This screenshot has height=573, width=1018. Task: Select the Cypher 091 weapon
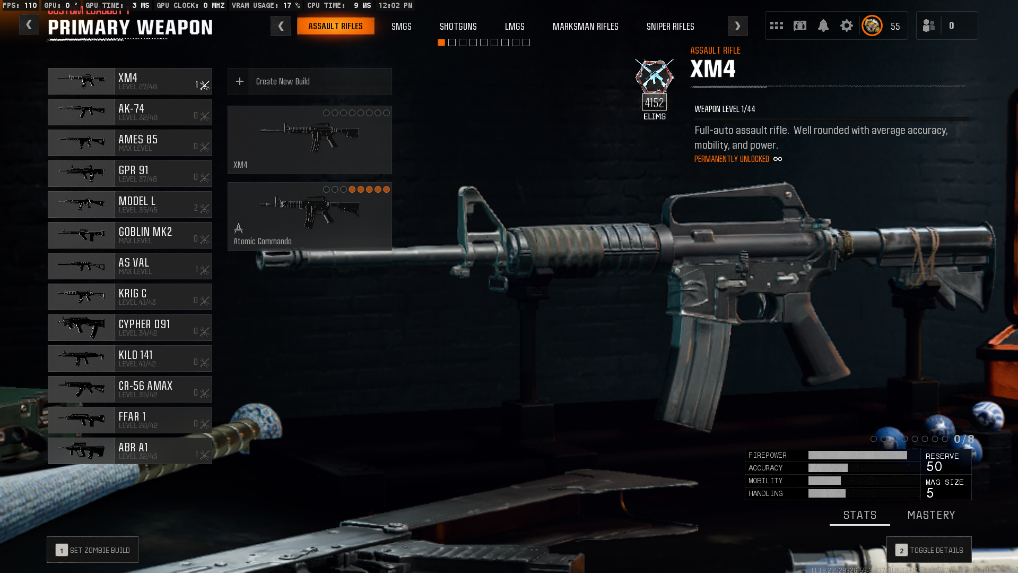click(129, 328)
